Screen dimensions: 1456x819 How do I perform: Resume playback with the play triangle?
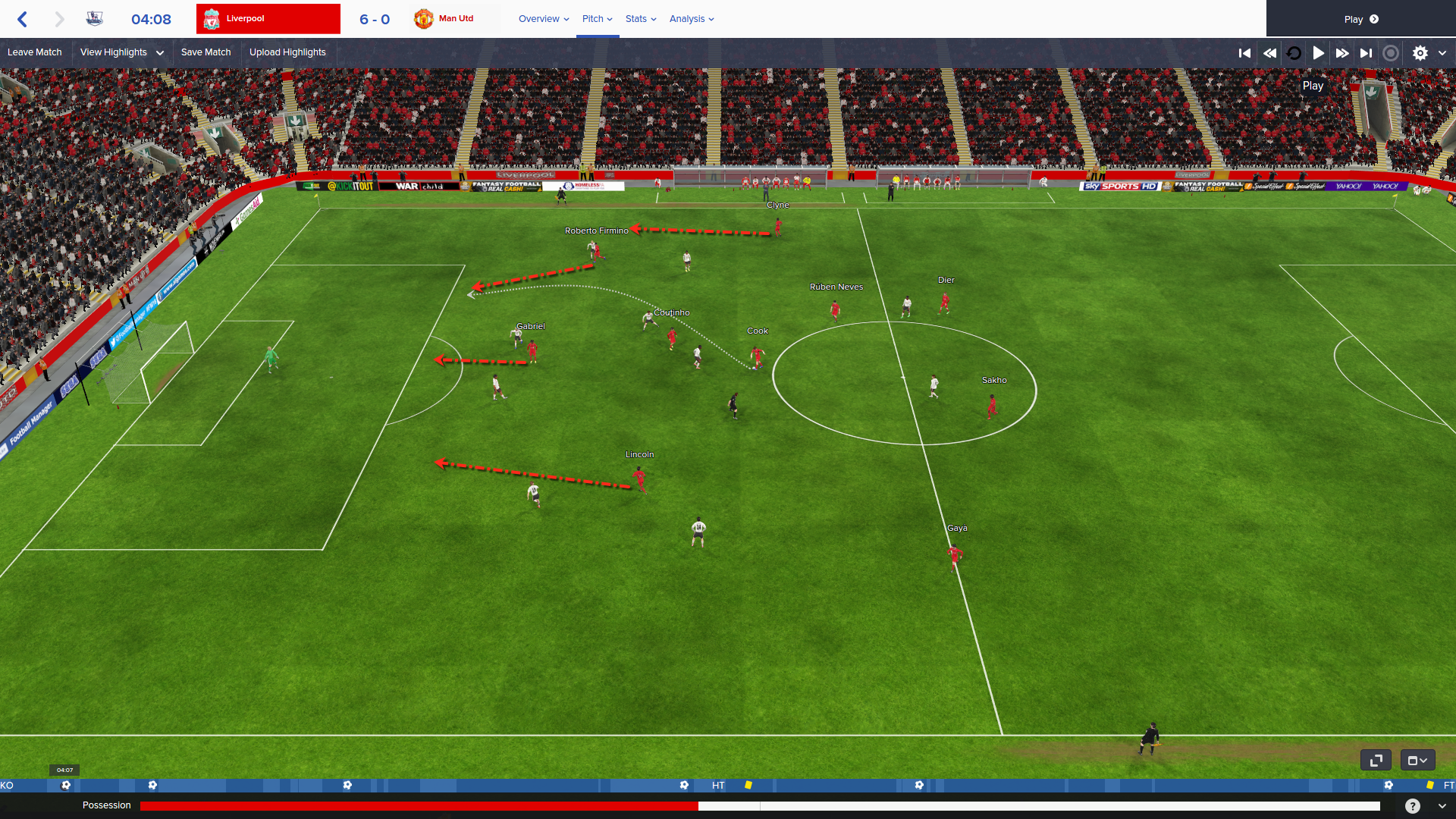[1319, 53]
